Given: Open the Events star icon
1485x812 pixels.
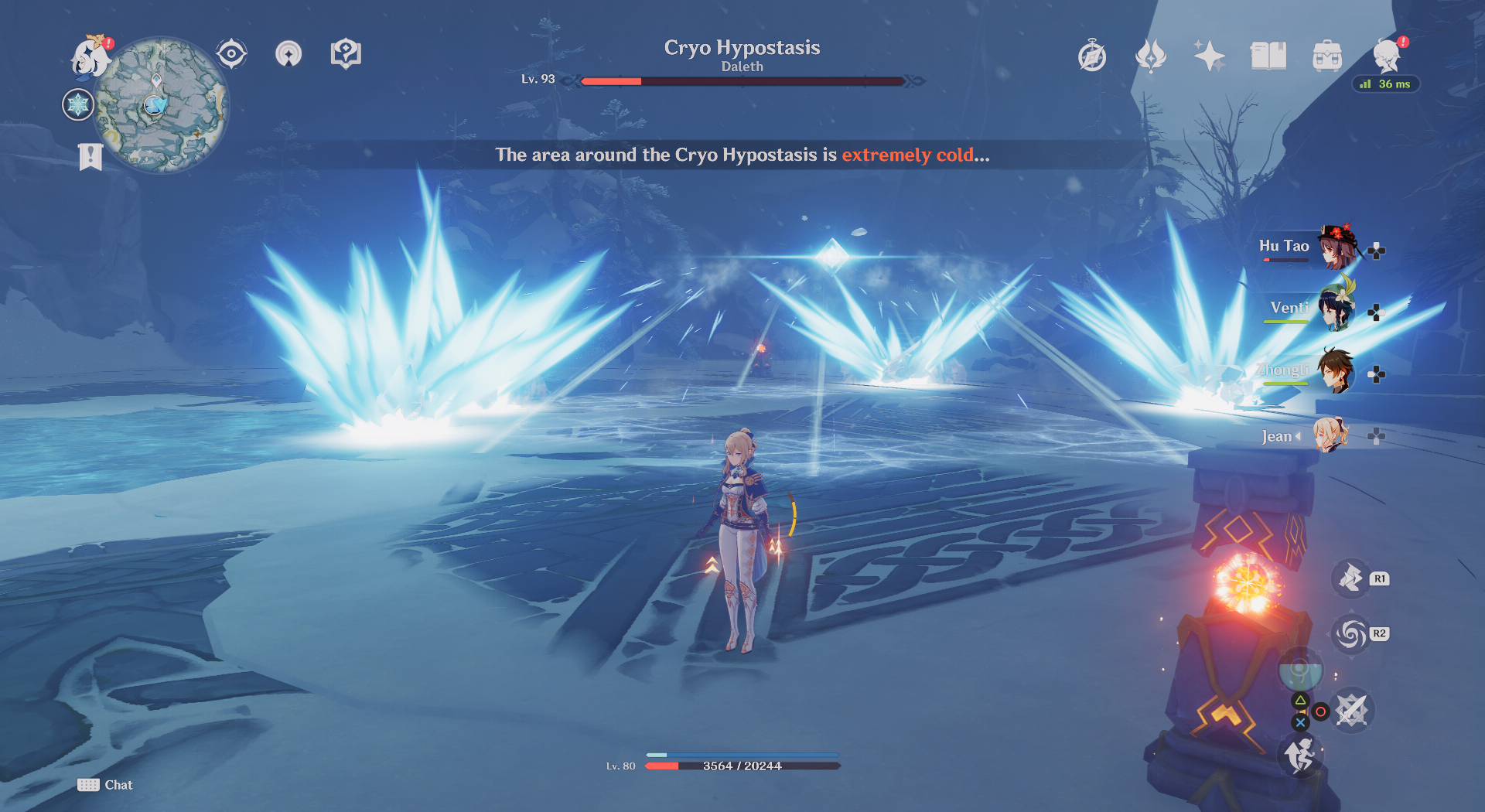Looking at the screenshot, I should pos(1210,56).
